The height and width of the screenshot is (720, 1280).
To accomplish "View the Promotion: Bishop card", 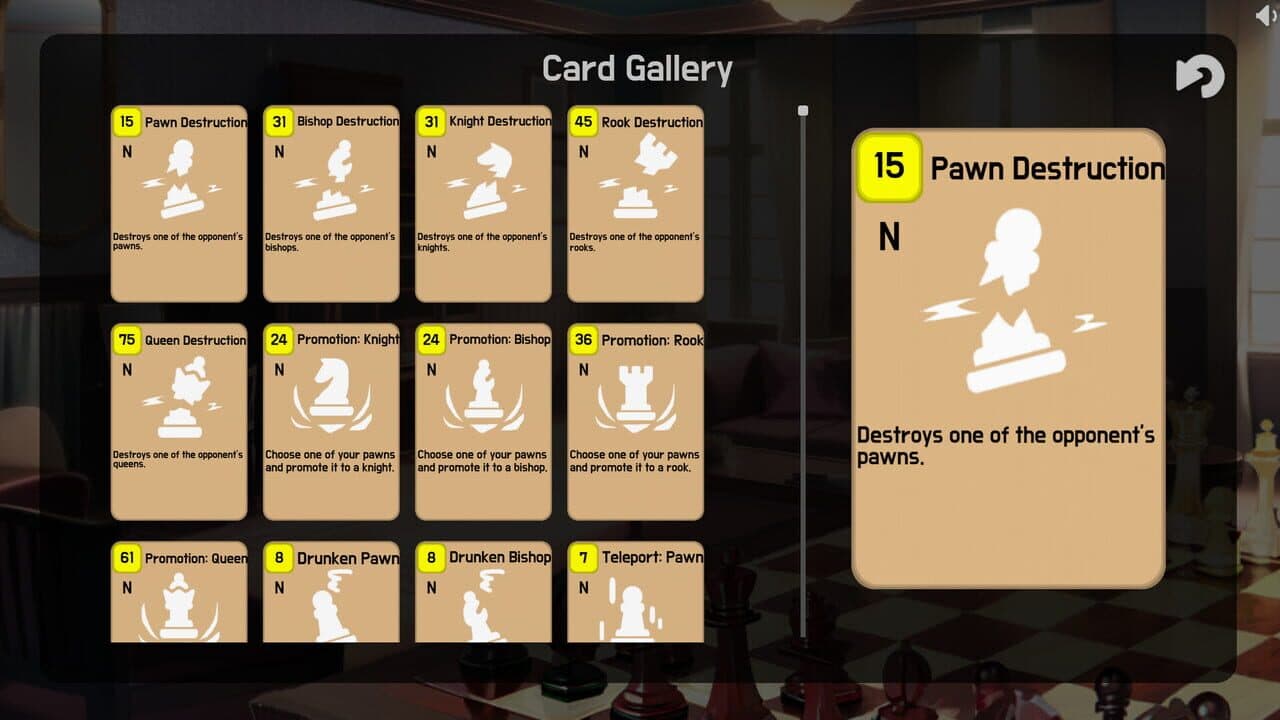I will (483, 420).
